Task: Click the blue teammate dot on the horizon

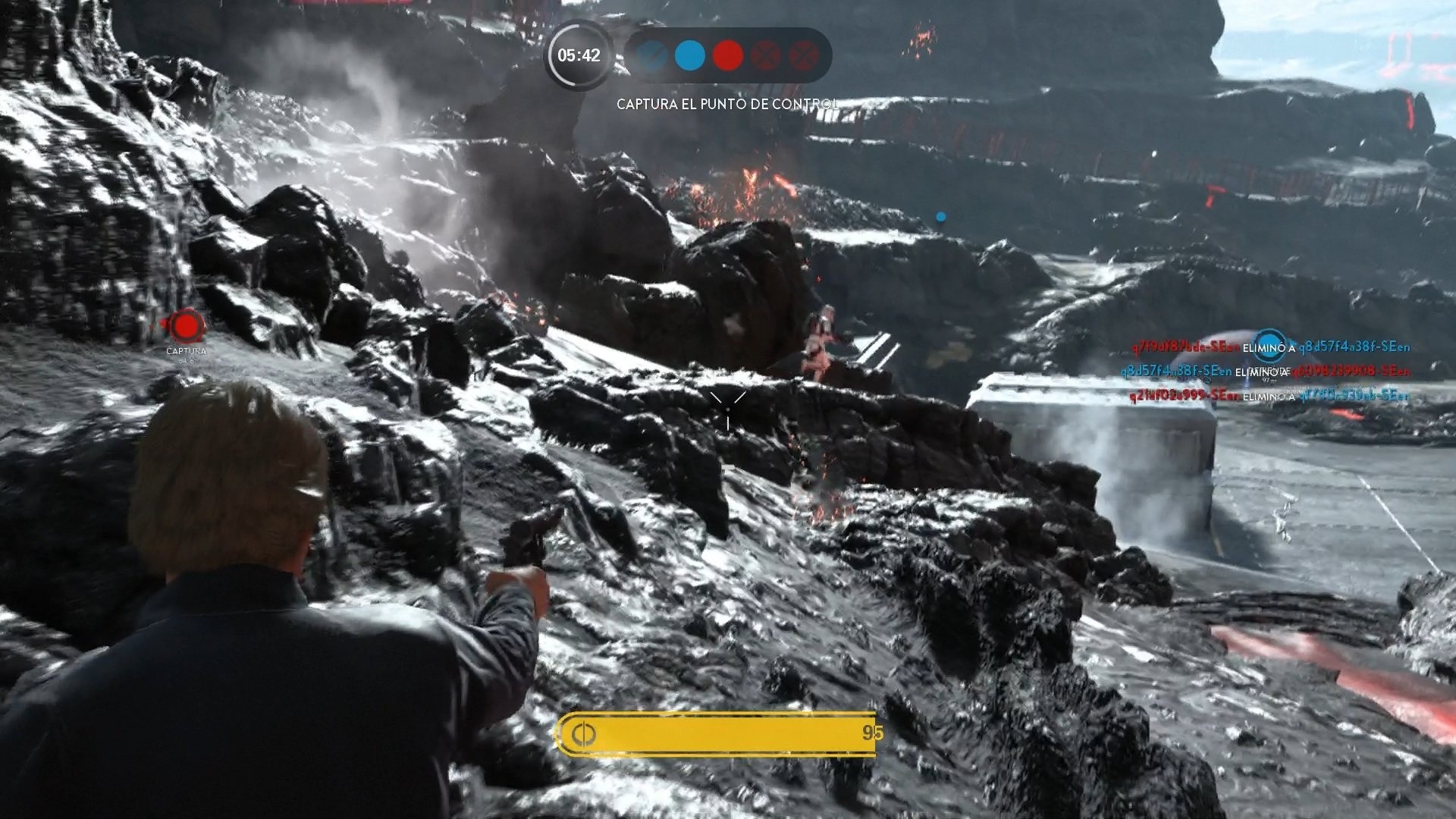Action: point(942,215)
